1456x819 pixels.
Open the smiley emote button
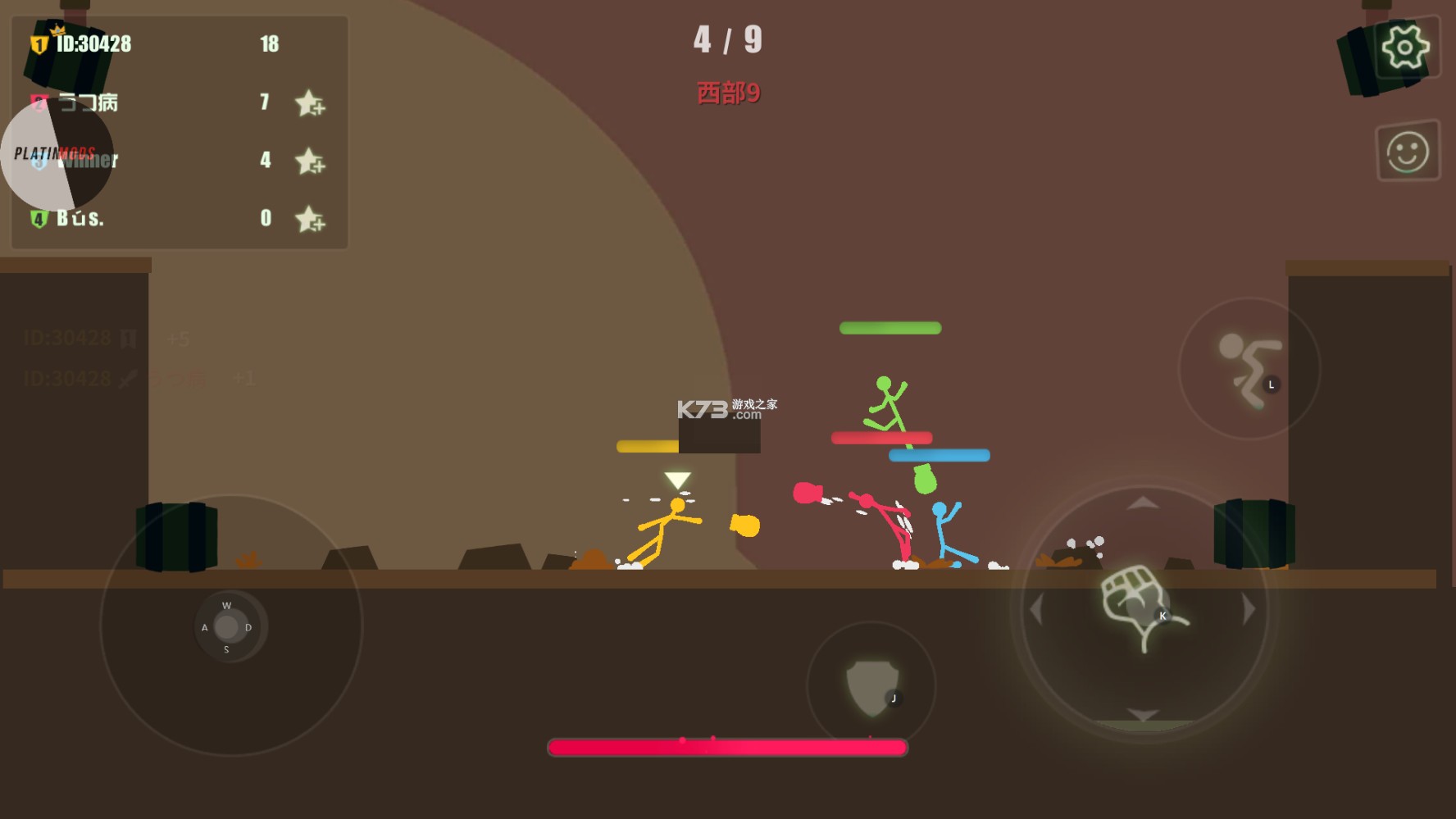[x=1407, y=152]
